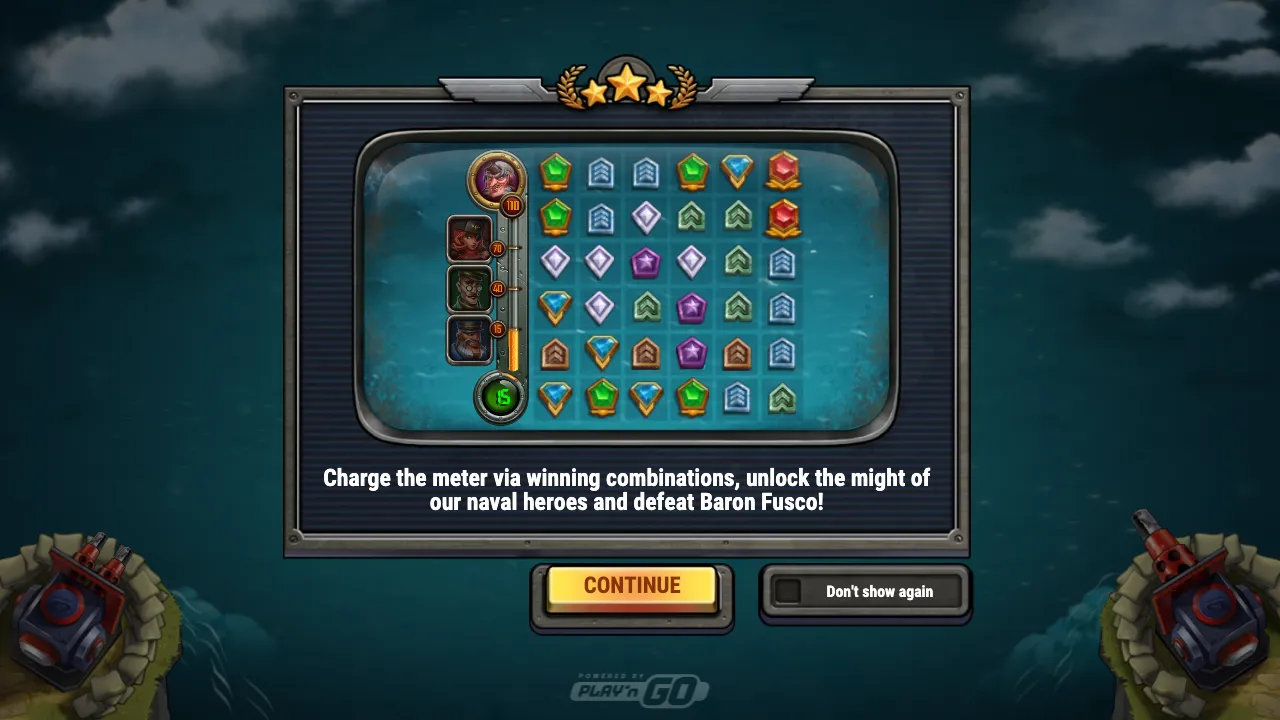This screenshot has height=720, width=1280.
Task: Select the 70 threshold badge on the meter
Action: [x=498, y=249]
